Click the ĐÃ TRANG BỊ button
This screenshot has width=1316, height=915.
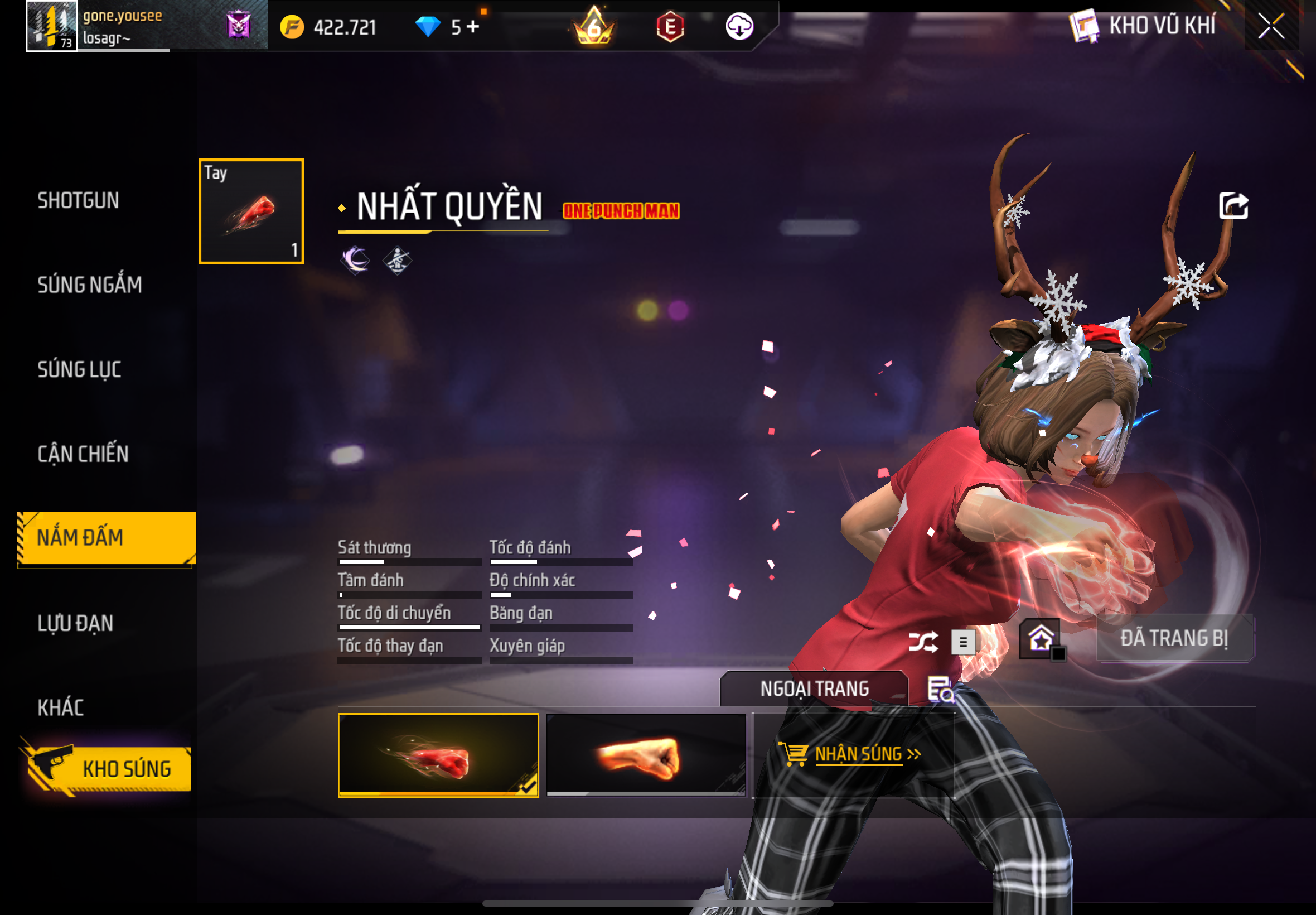1174,639
